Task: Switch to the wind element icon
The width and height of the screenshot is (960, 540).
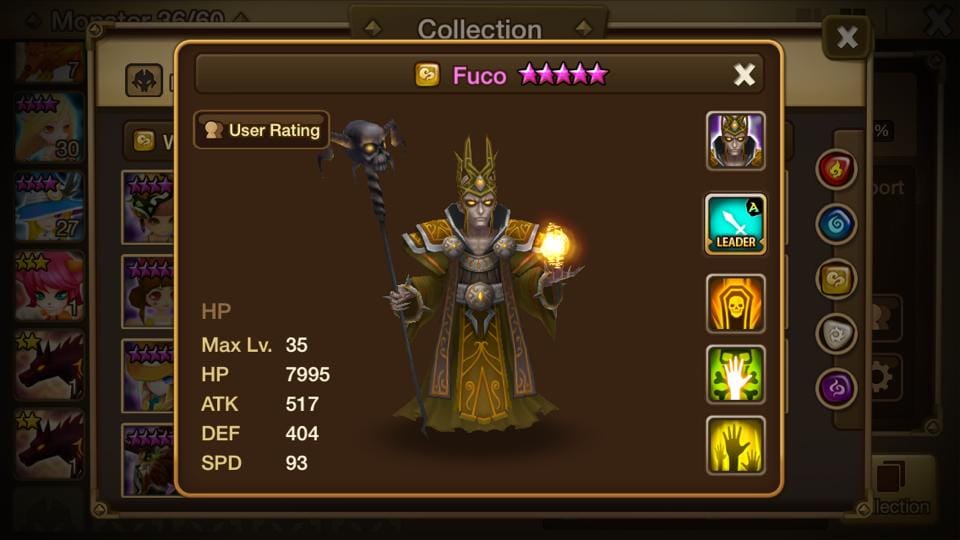Action: pos(836,279)
